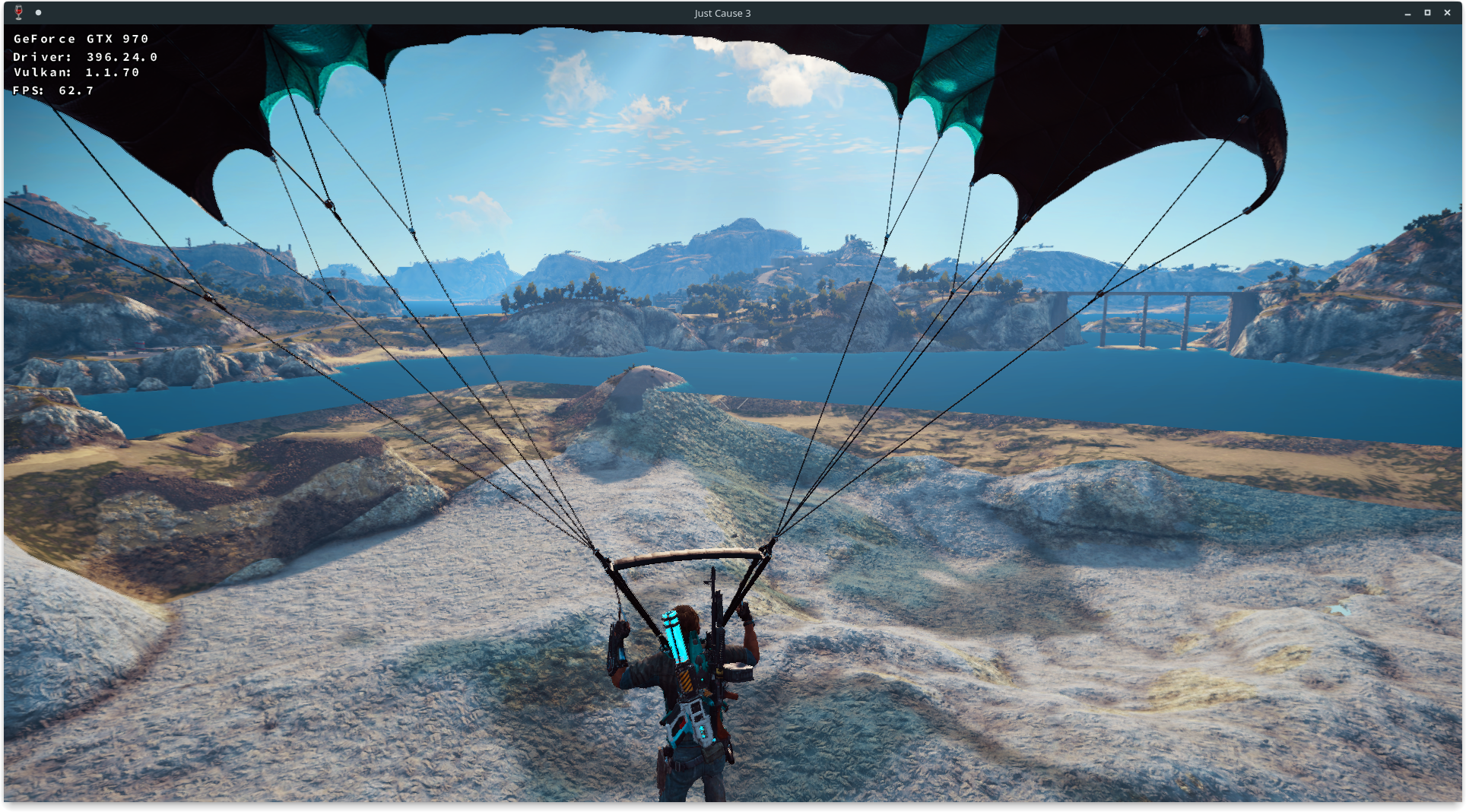Select the GeForce GTX 970 overlay label
Viewport: 1466px width, 812px height.
80,38
